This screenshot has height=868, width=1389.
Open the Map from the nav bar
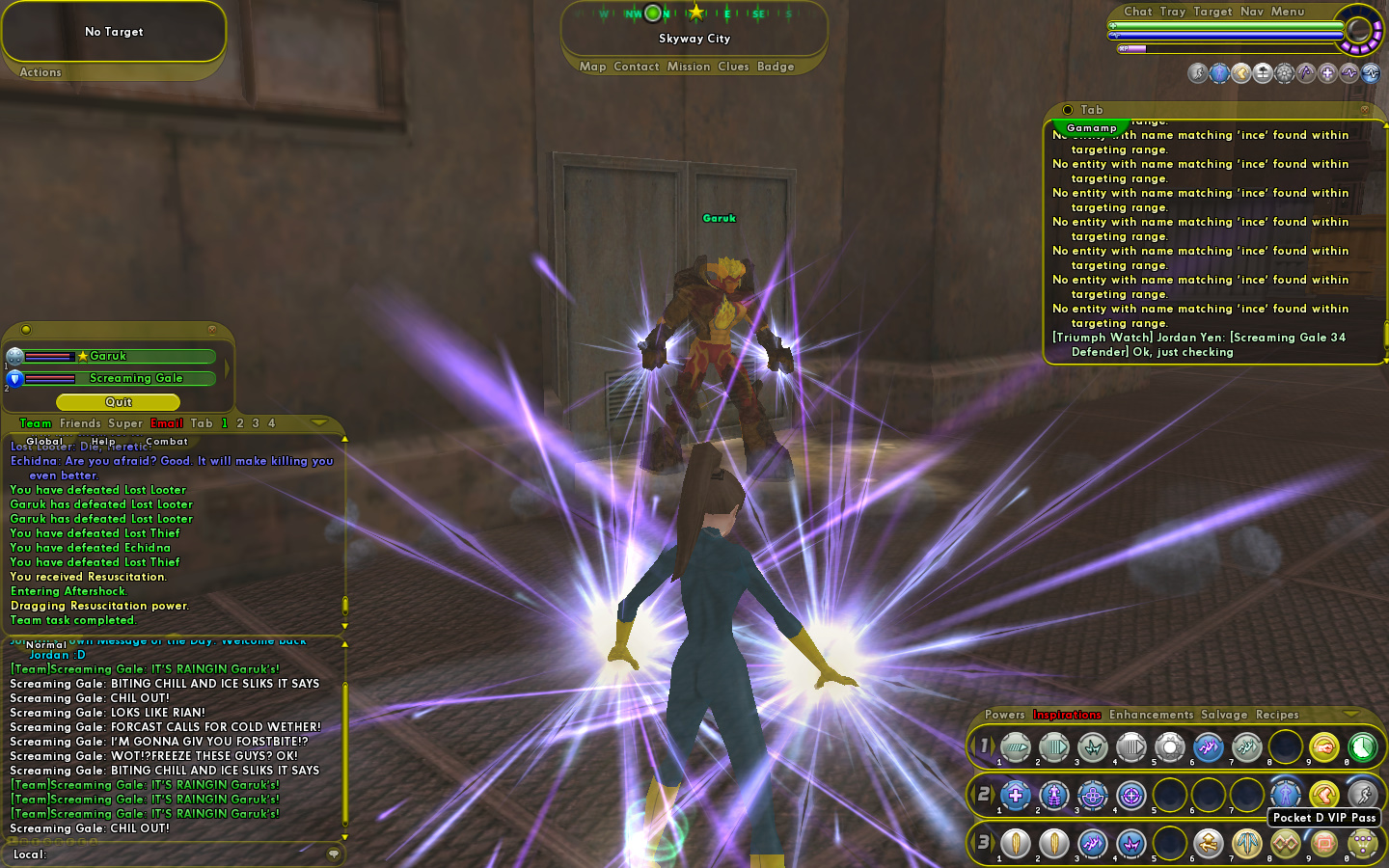point(592,67)
